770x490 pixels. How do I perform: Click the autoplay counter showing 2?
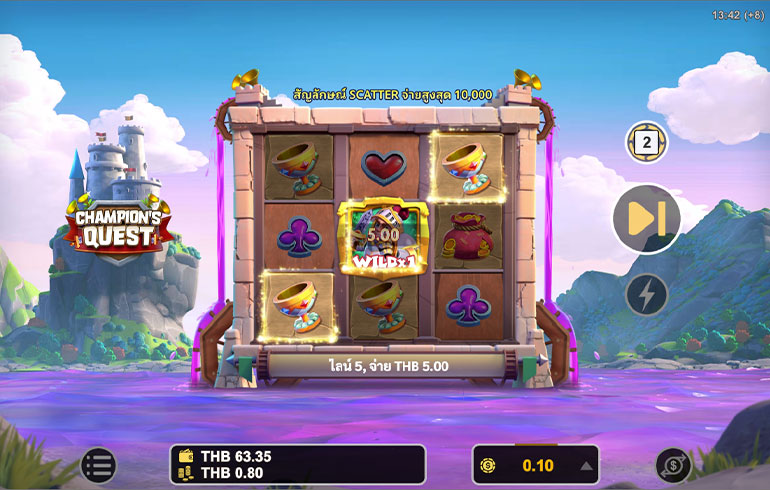click(x=647, y=143)
